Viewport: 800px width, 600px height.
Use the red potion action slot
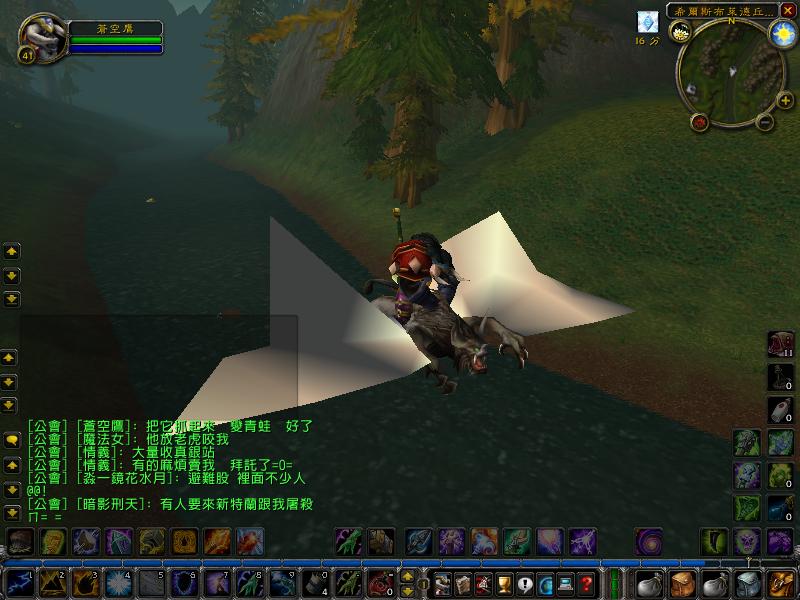[378, 582]
